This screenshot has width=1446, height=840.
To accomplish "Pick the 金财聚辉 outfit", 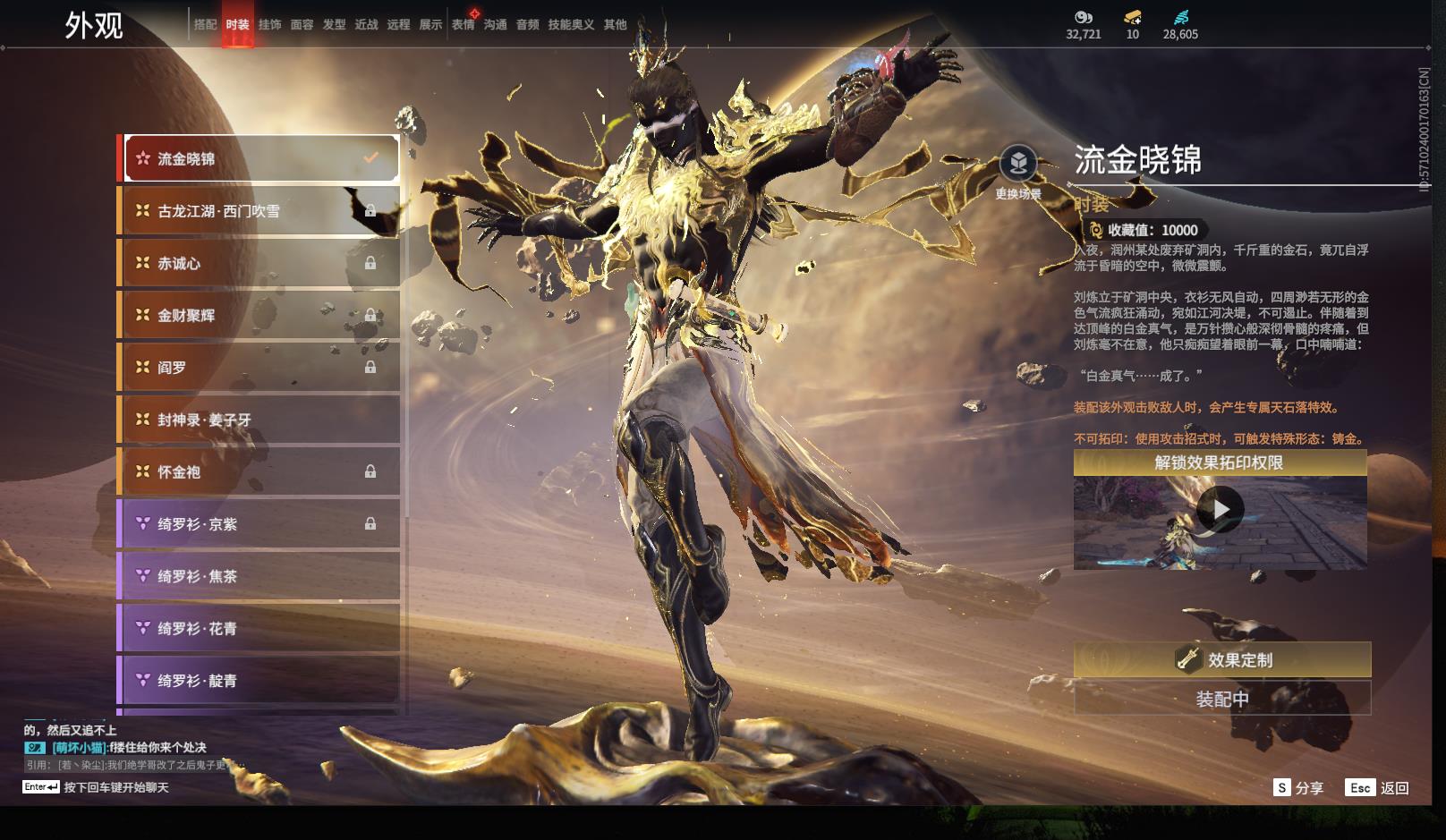I will (x=259, y=315).
